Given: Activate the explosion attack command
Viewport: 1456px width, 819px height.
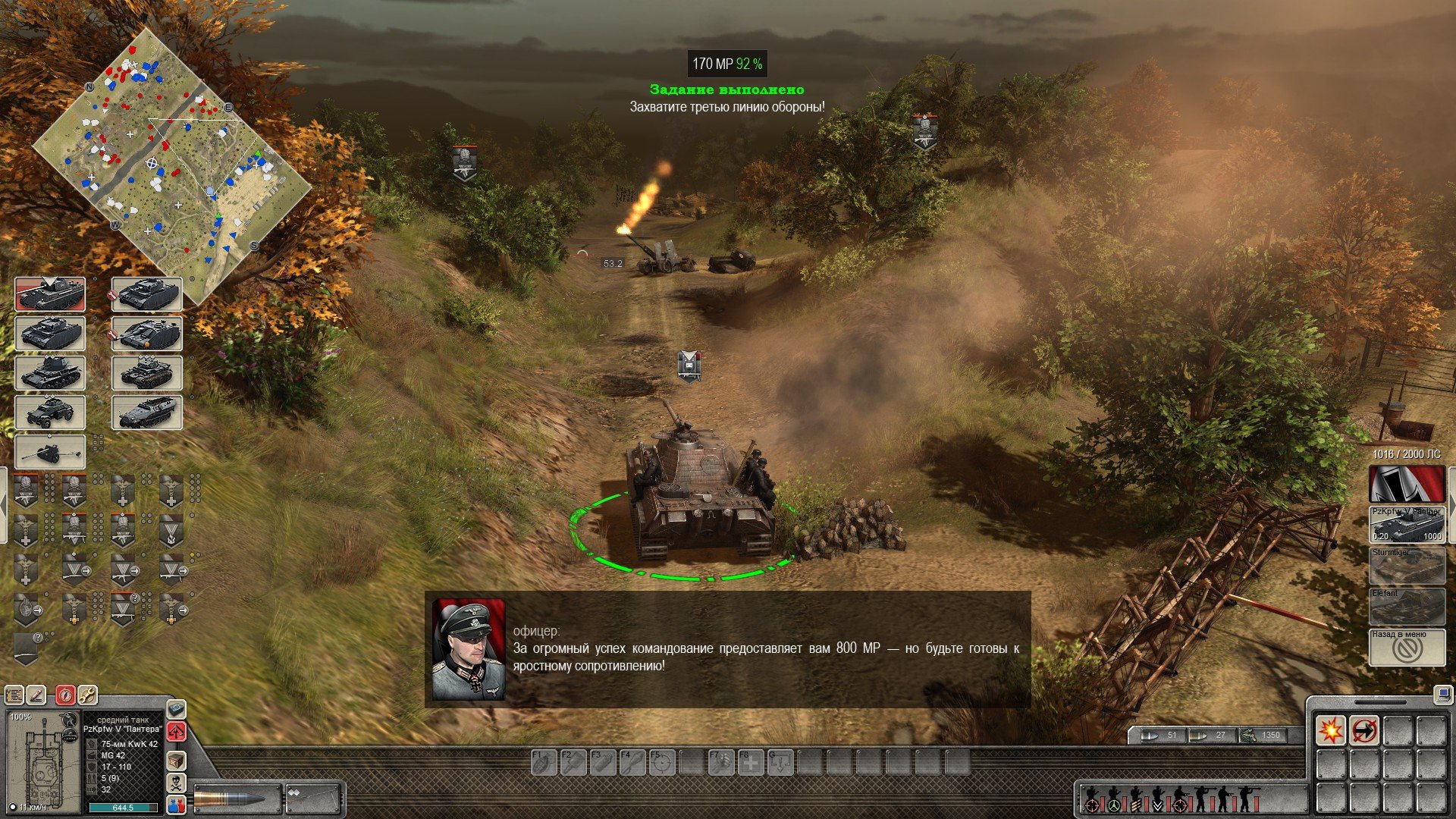Looking at the screenshot, I should tap(1330, 731).
